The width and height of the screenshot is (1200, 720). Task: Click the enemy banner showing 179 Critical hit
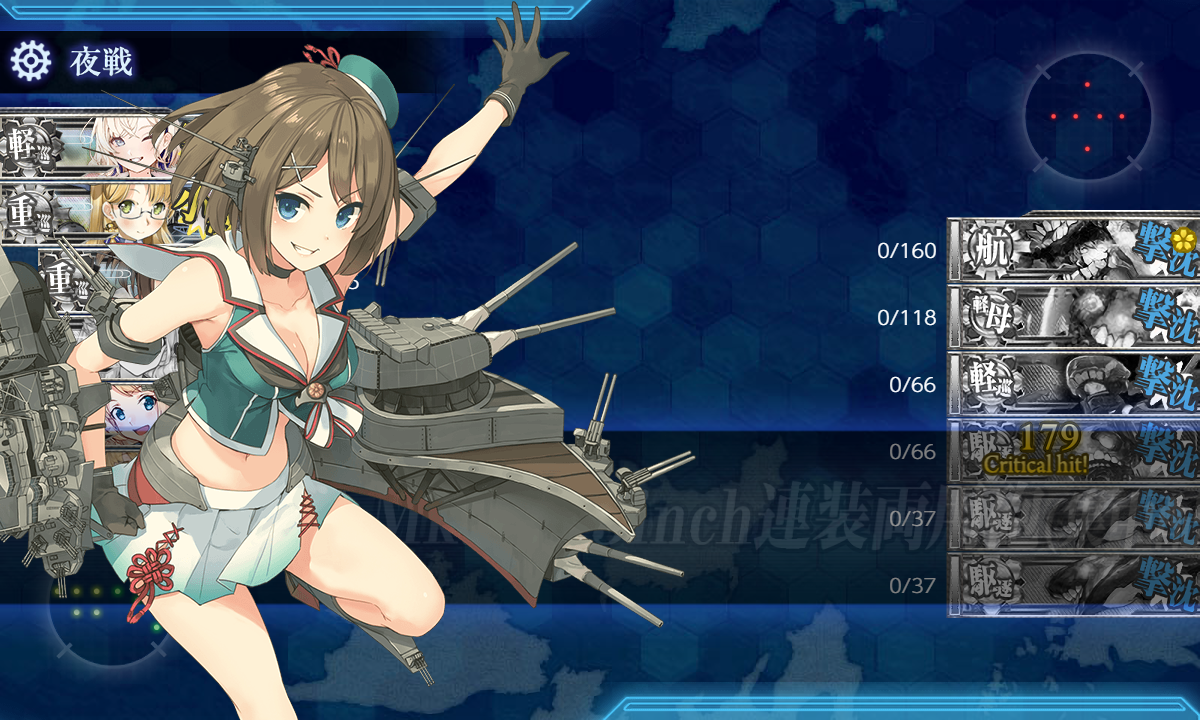point(1075,451)
